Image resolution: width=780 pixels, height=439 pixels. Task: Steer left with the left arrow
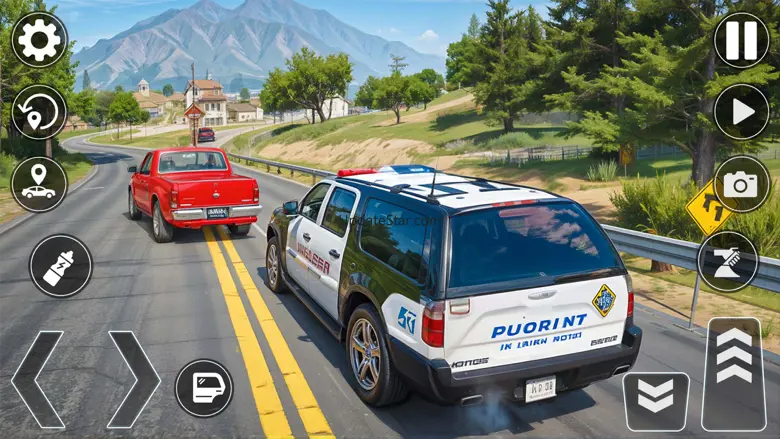[x=36, y=380]
